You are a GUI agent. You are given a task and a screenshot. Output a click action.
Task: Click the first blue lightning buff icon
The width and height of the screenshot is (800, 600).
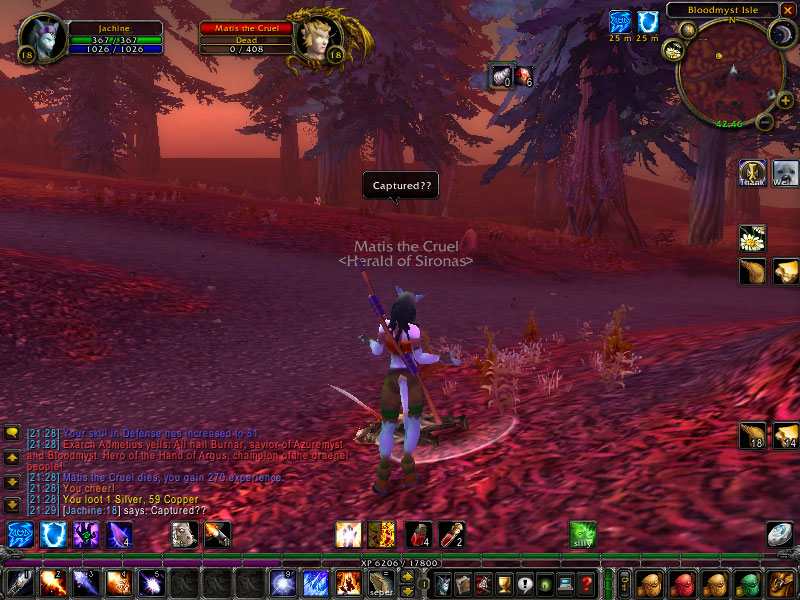coord(620,21)
